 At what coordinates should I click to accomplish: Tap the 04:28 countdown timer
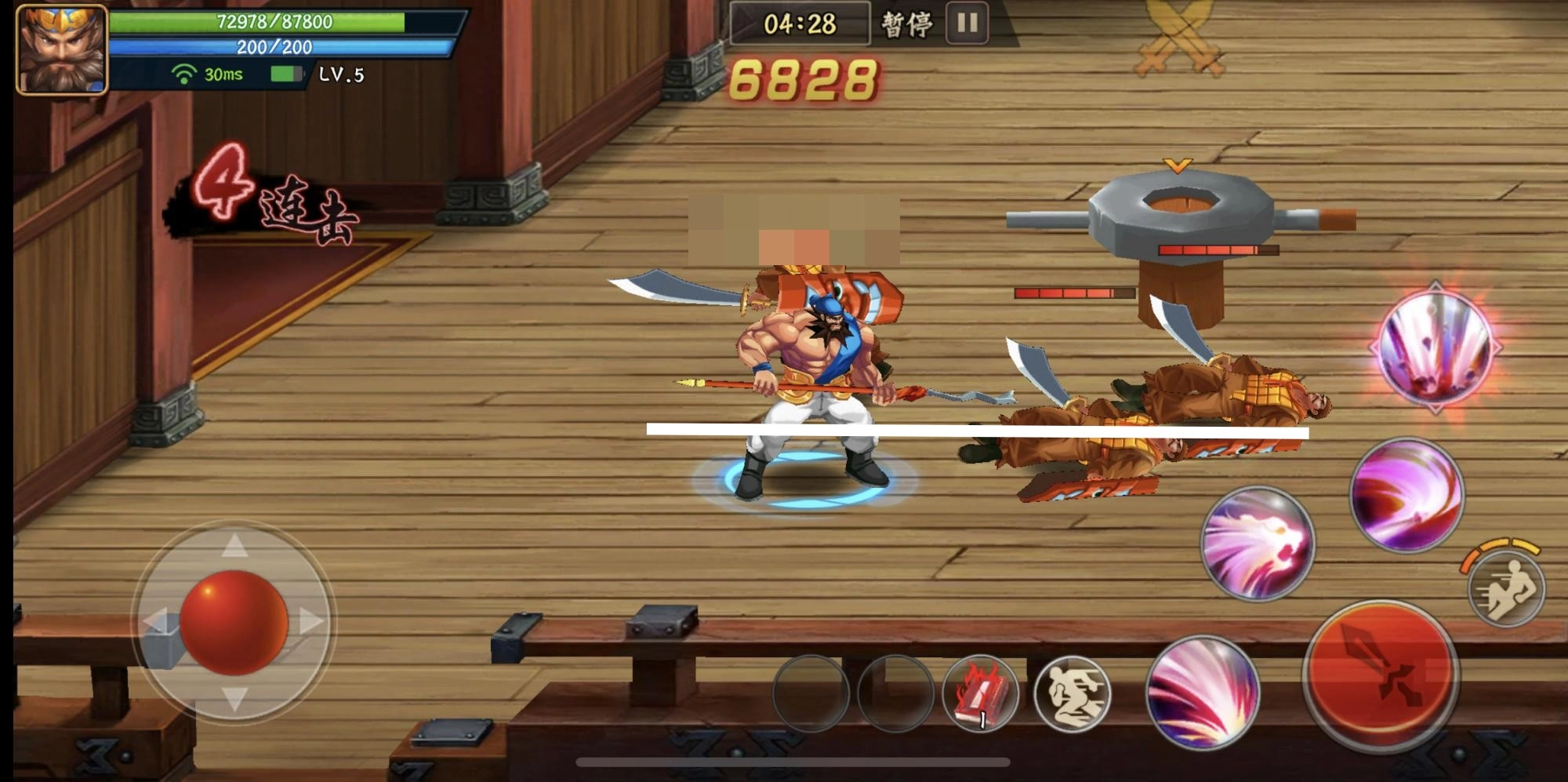(x=802, y=24)
